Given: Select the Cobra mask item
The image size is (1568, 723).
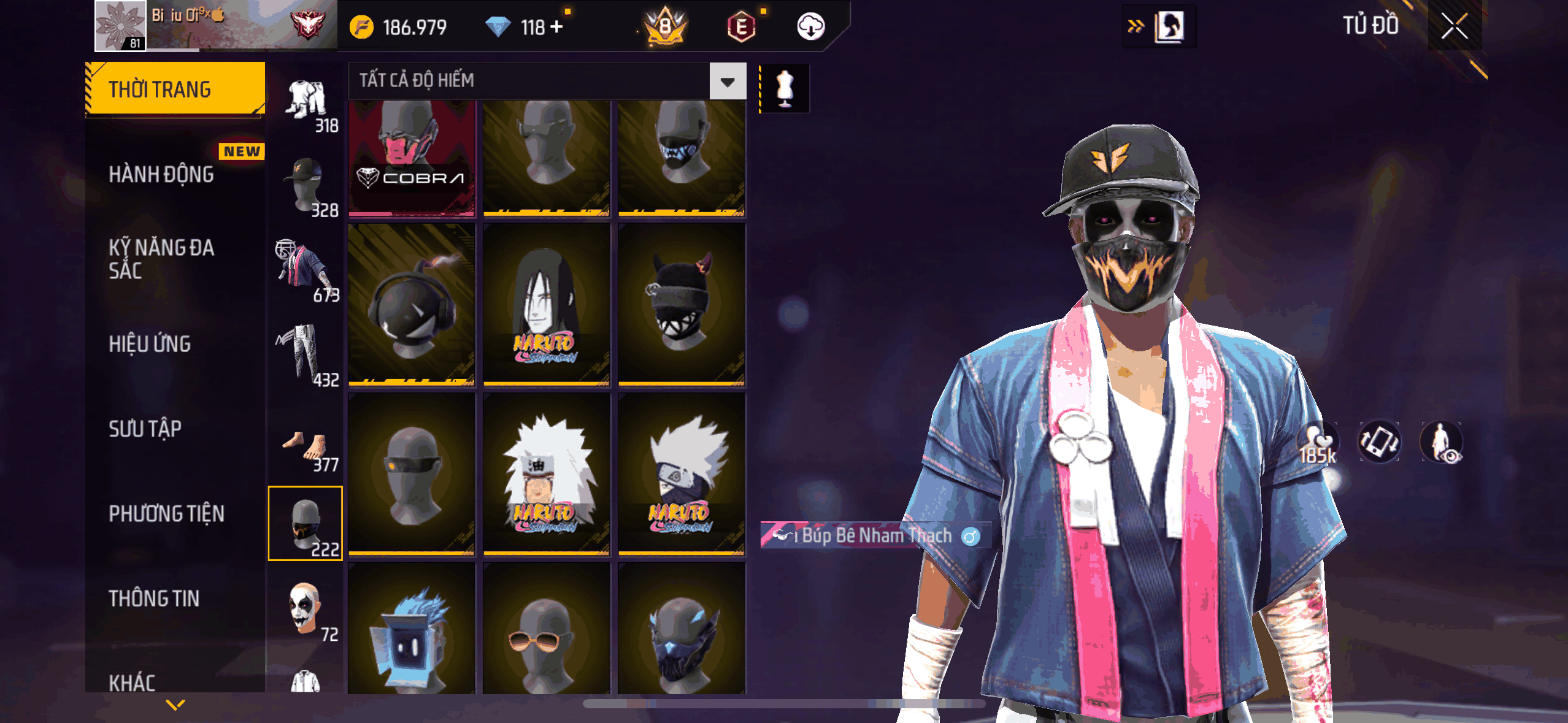Looking at the screenshot, I should tap(412, 158).
